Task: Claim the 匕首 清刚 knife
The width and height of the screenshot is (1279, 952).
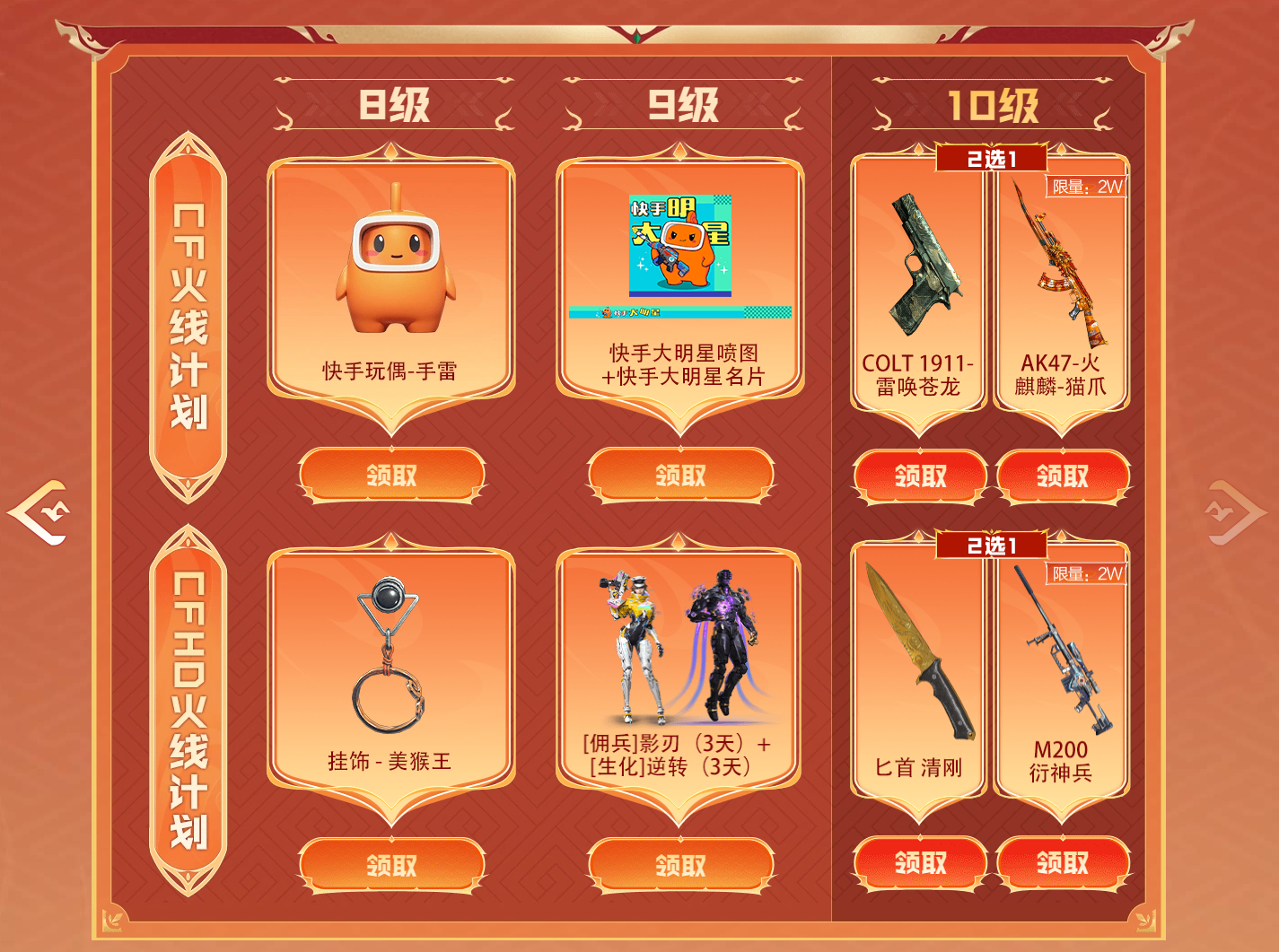Action: [920, 863]
